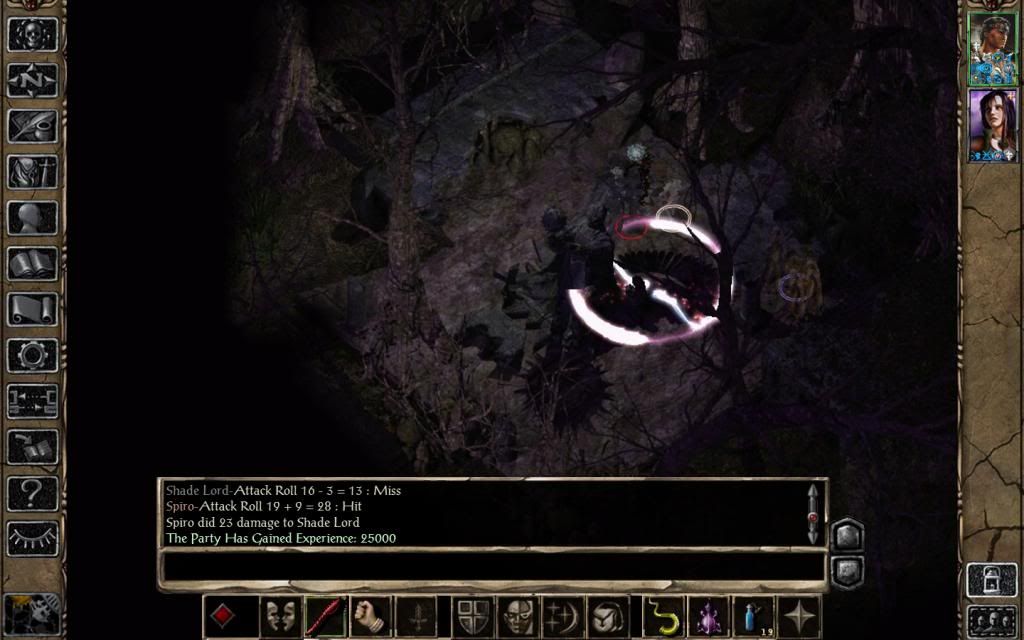This screenshot has width=1024, height=640.
Task: Select the male character portrait
Action: [992, 48]
